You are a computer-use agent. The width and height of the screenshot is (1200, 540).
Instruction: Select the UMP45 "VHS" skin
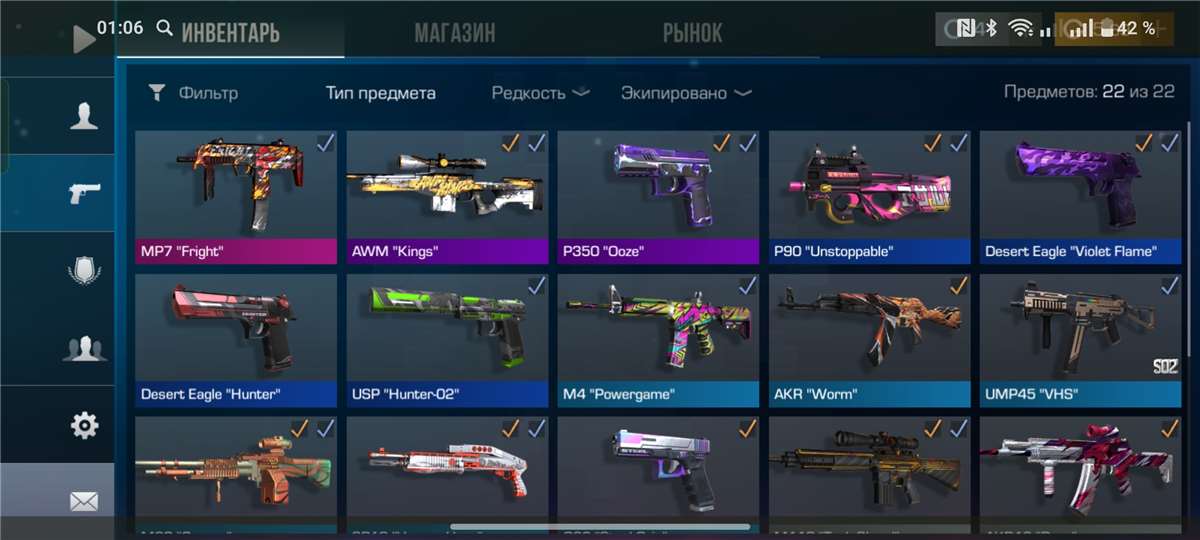1079,340
